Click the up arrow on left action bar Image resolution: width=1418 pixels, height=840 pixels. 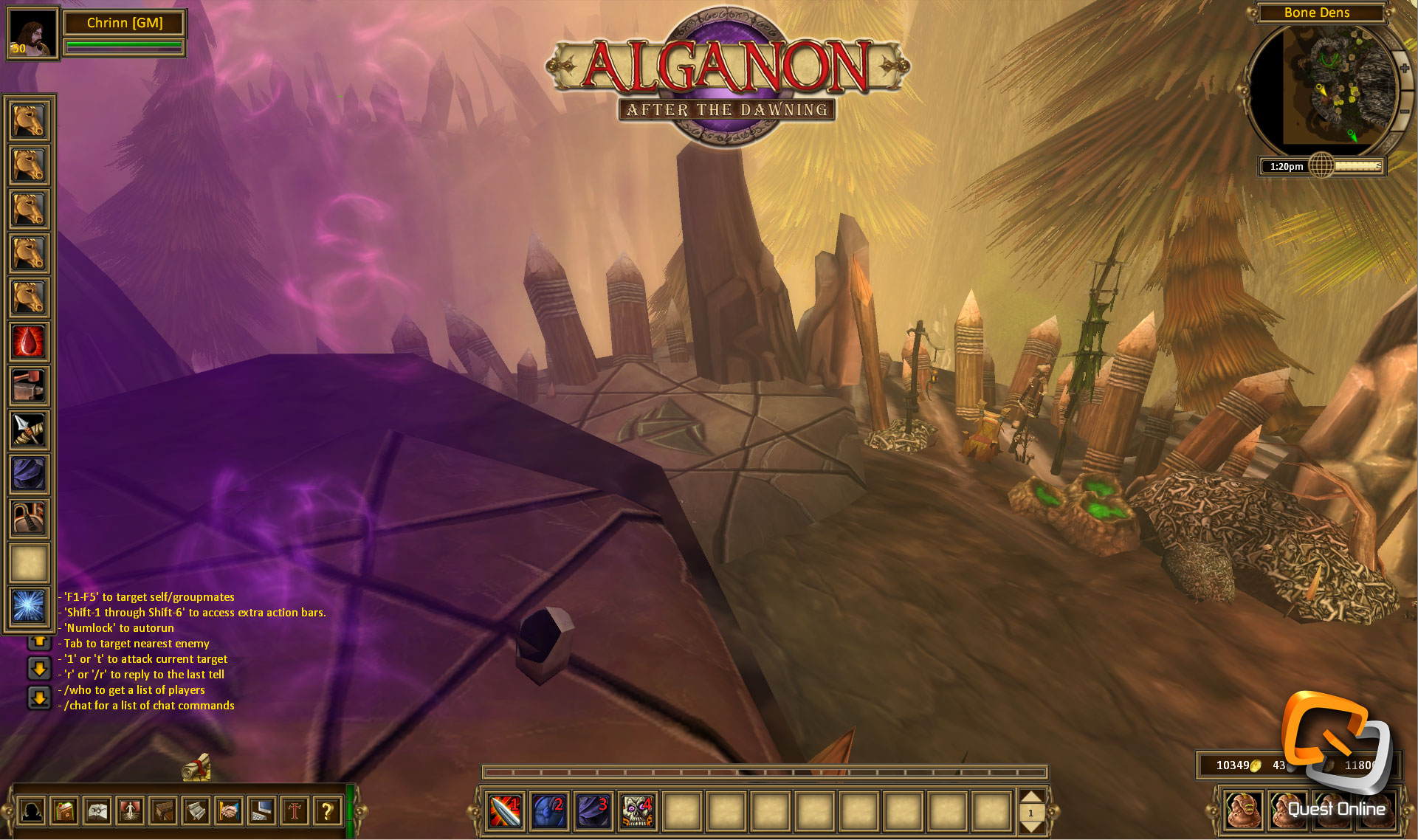(x=38, y=643)
